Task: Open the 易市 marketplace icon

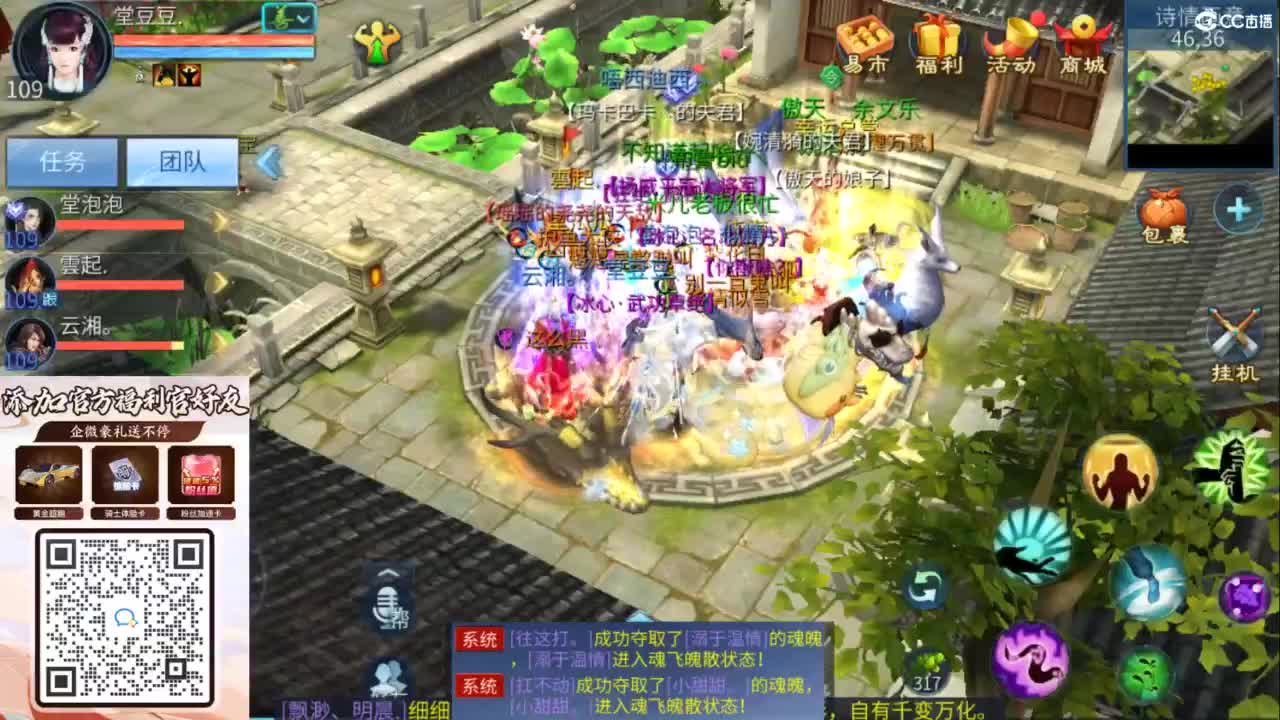Action: (x=866, y=45)
